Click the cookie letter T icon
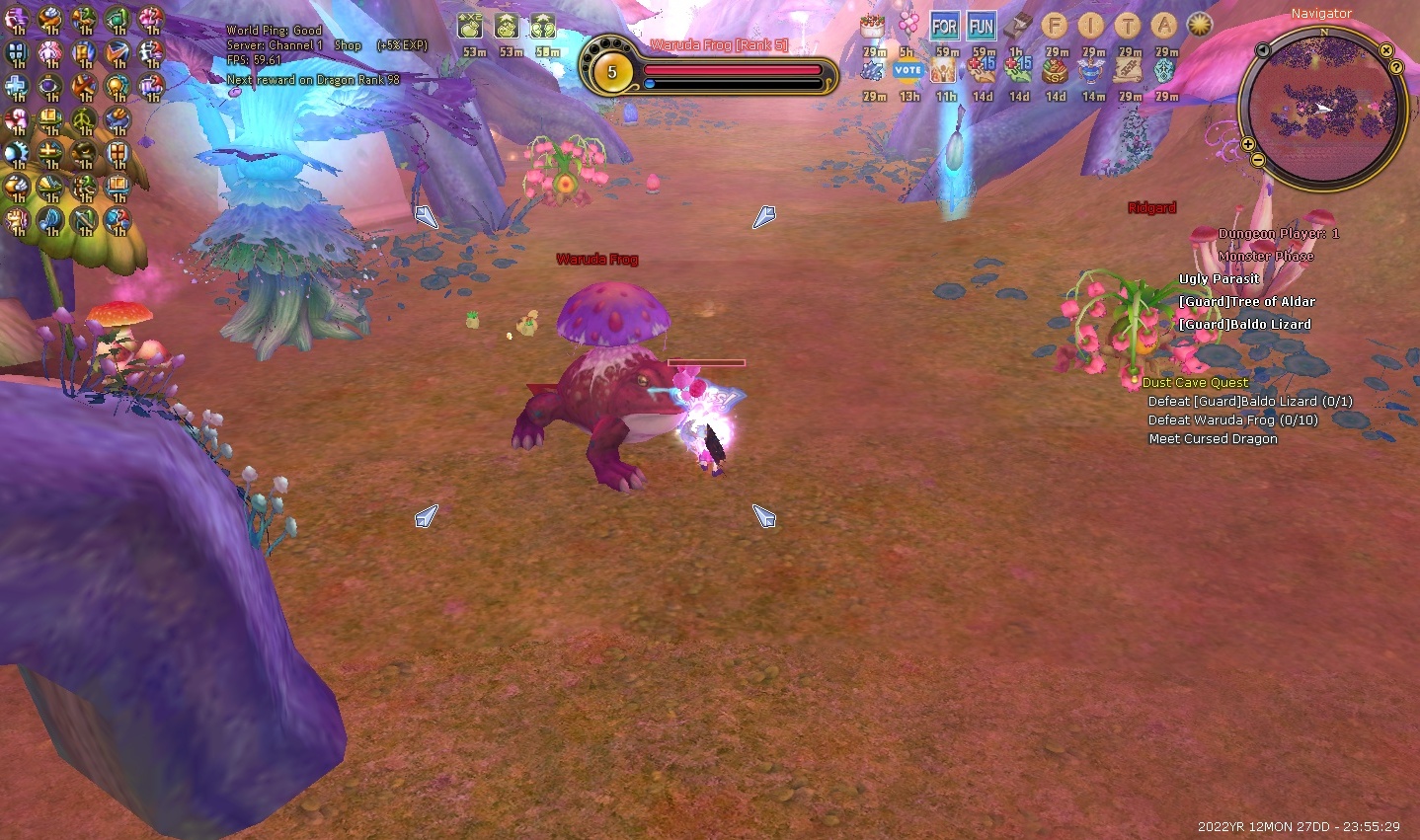 click(x=1129, y=27)
